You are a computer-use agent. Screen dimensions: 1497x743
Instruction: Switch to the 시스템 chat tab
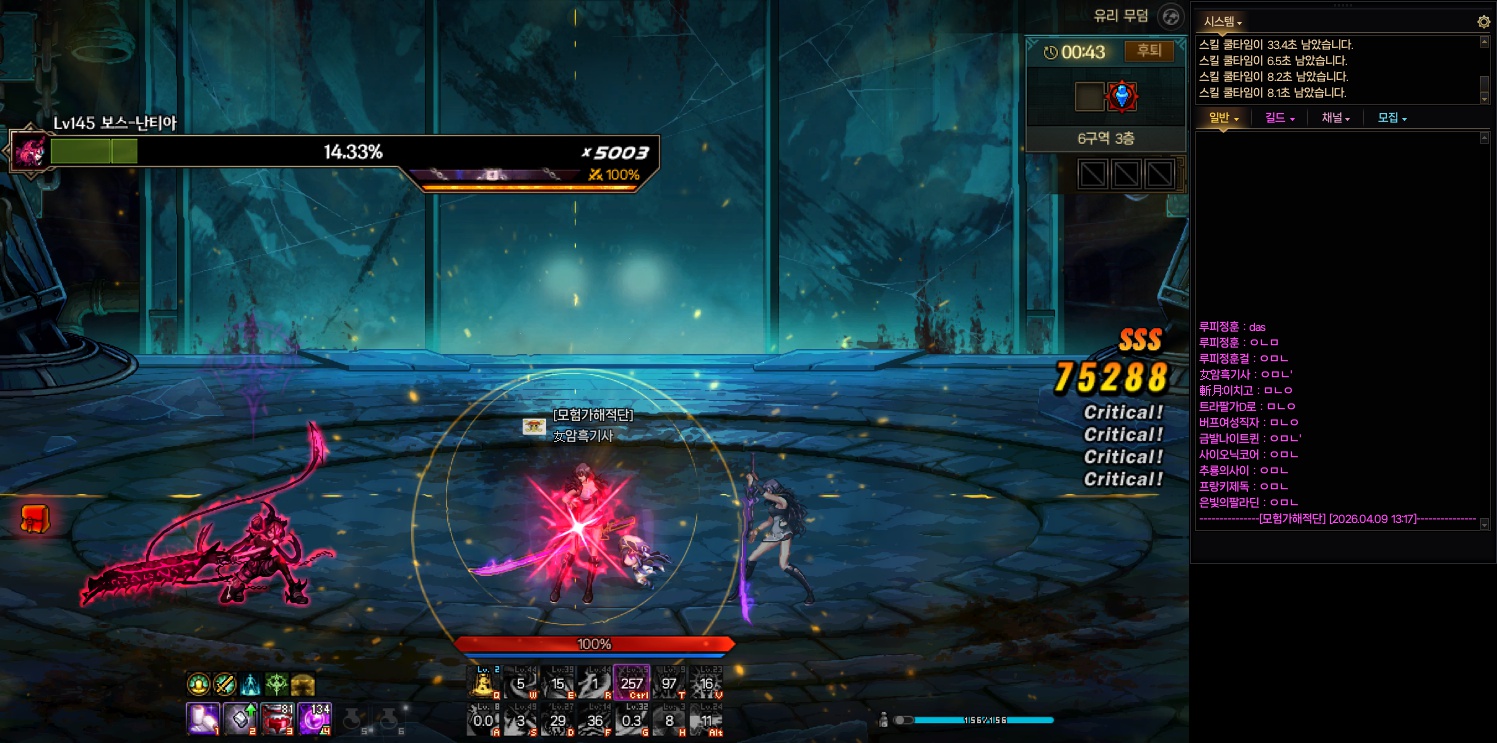tap(1222, 22)
